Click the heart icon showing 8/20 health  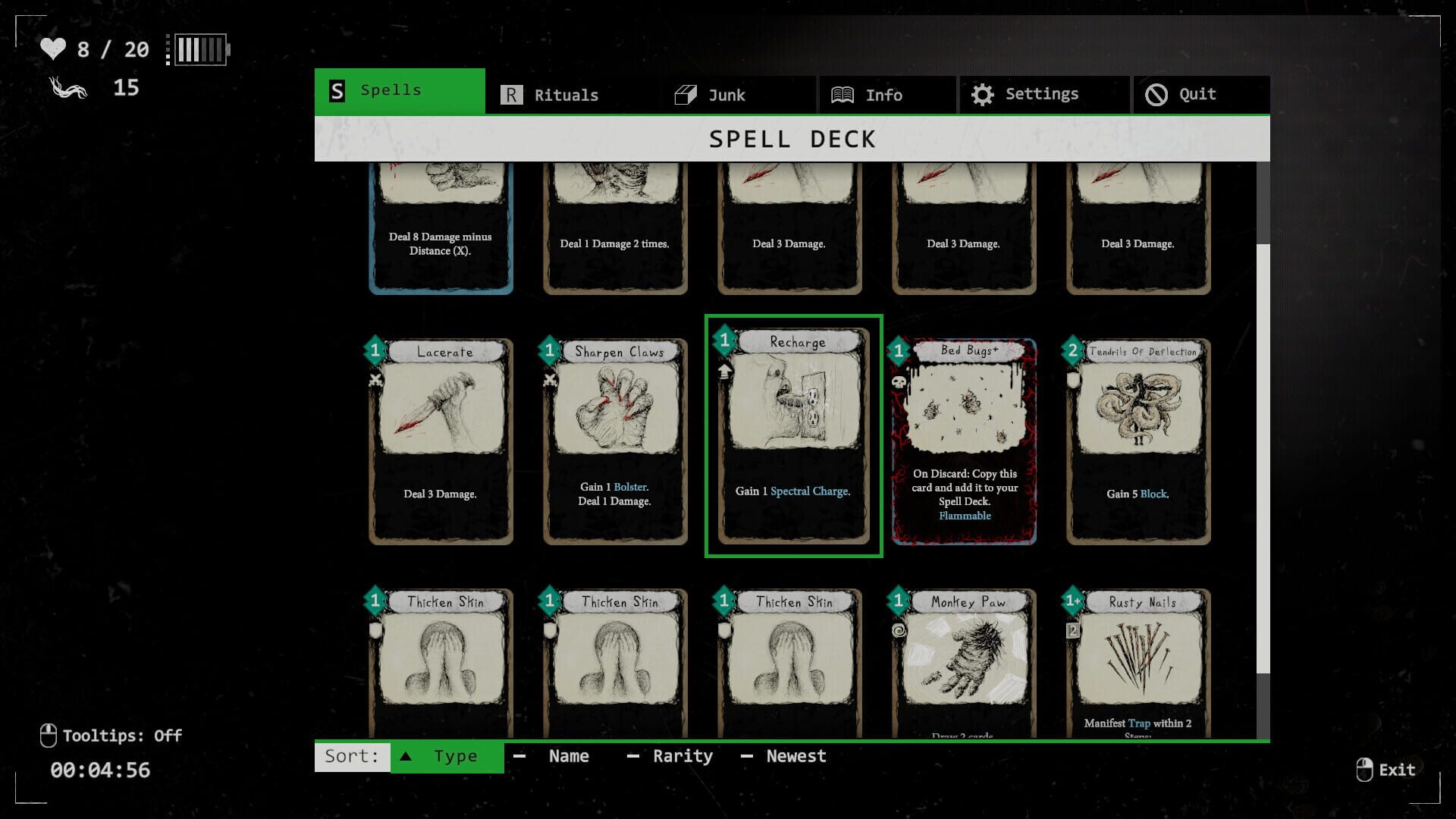click(x=53, y=49)
